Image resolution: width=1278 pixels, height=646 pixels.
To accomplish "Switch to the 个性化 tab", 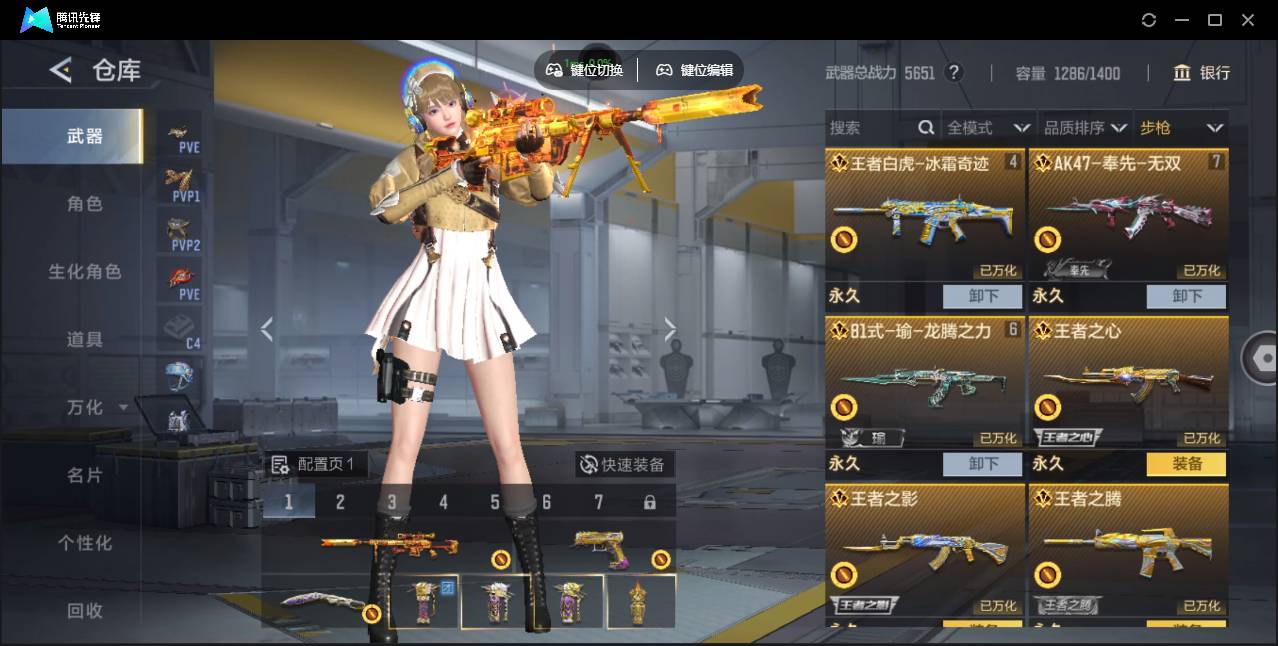I will pos(85,543).
